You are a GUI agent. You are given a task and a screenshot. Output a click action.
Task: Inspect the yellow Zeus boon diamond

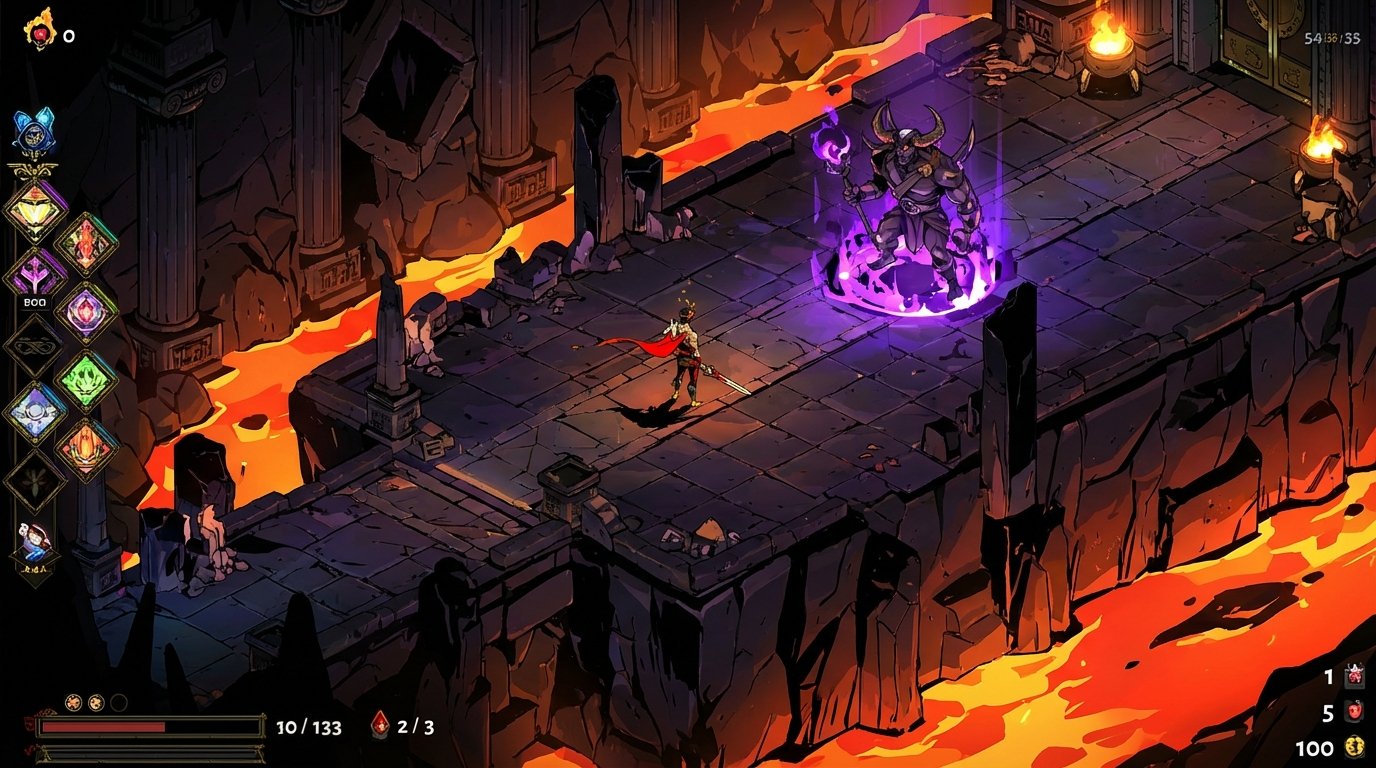click(x=32, y=208)
